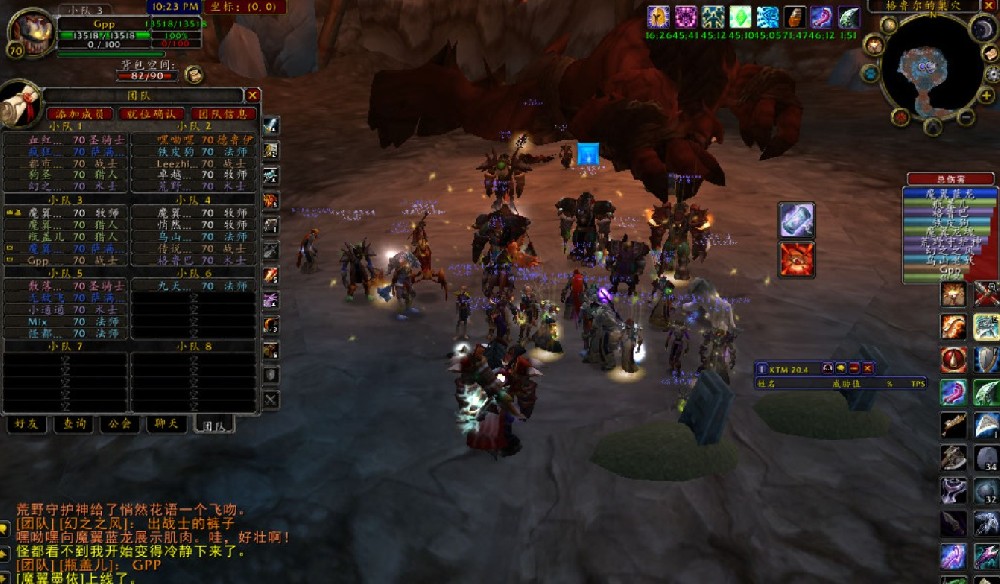Screen dimensions: 1000x584
Task: Click the green crystal buff icon
Action: [740, 17]
